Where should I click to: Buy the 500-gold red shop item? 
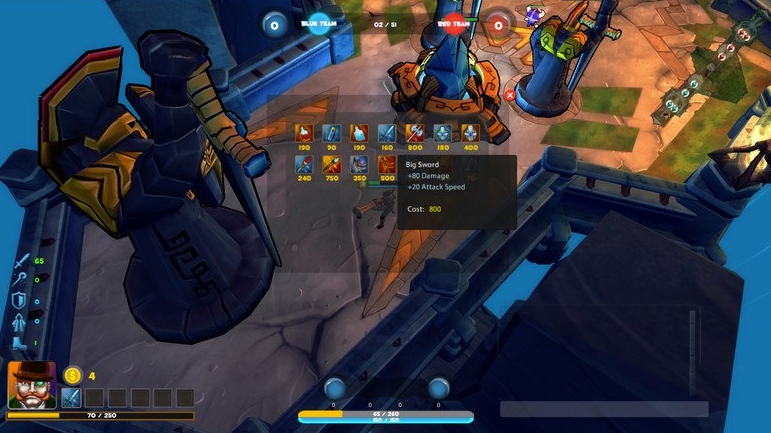click(387, 164)
